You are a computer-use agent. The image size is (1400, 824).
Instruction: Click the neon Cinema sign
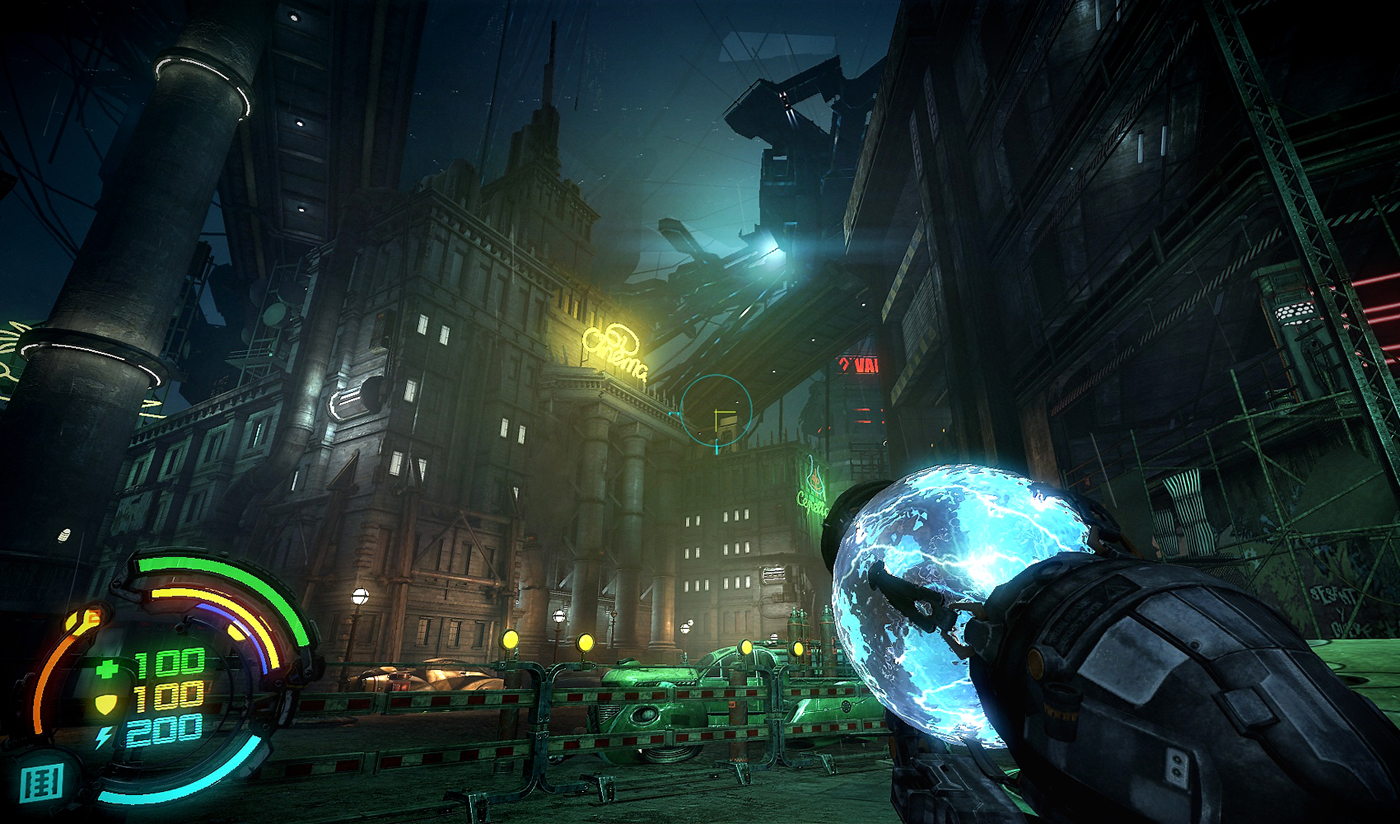pyautogui.click(x=614, y=347)
